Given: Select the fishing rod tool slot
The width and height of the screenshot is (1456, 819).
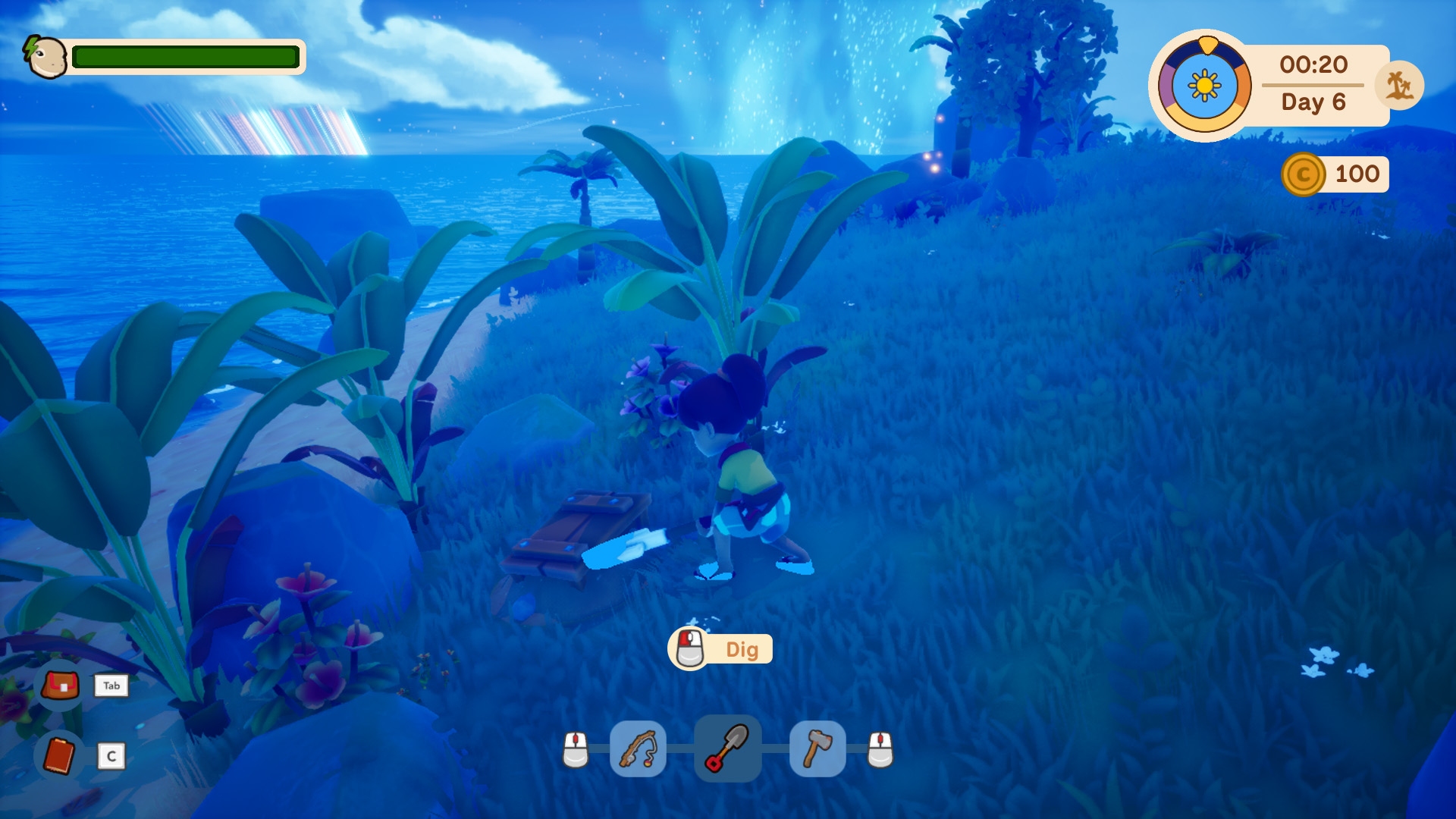Looking at the screenshot, I should pyautogui.click(x=638, y=749).
